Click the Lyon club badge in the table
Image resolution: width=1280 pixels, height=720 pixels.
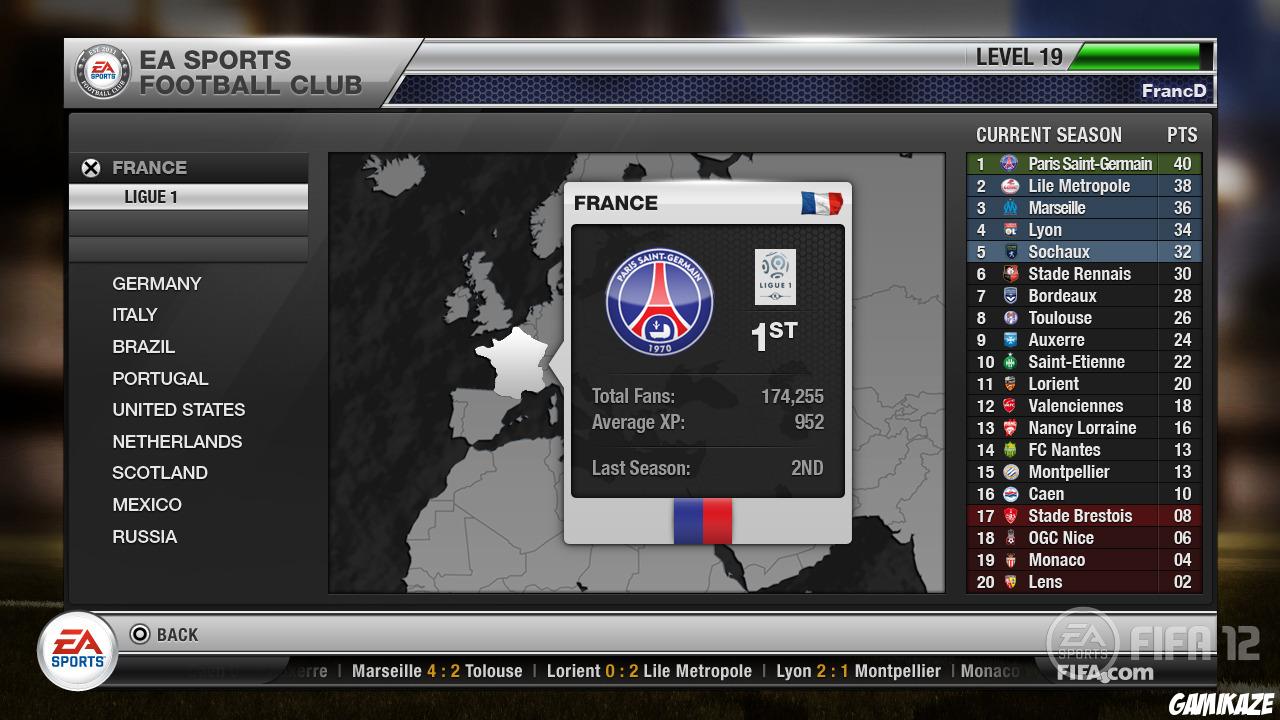click(1009, 230)
